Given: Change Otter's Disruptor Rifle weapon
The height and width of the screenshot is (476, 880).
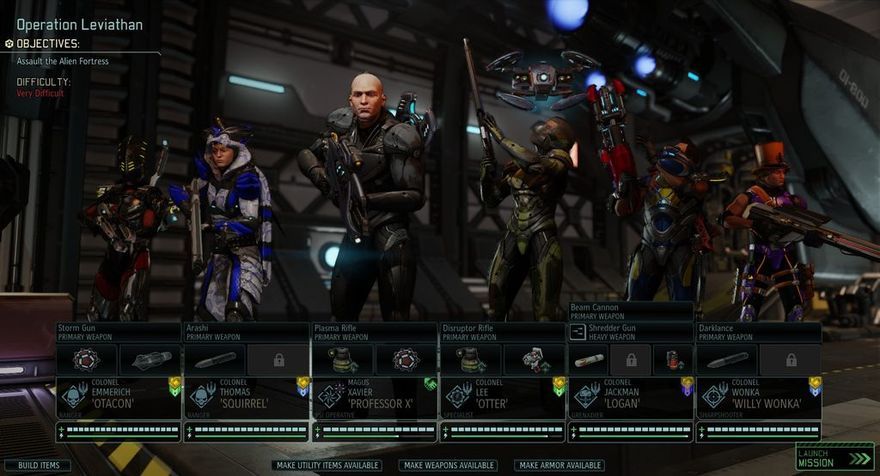Looking at the screenshot, I should pyautogui.click(x=502, y=332).
